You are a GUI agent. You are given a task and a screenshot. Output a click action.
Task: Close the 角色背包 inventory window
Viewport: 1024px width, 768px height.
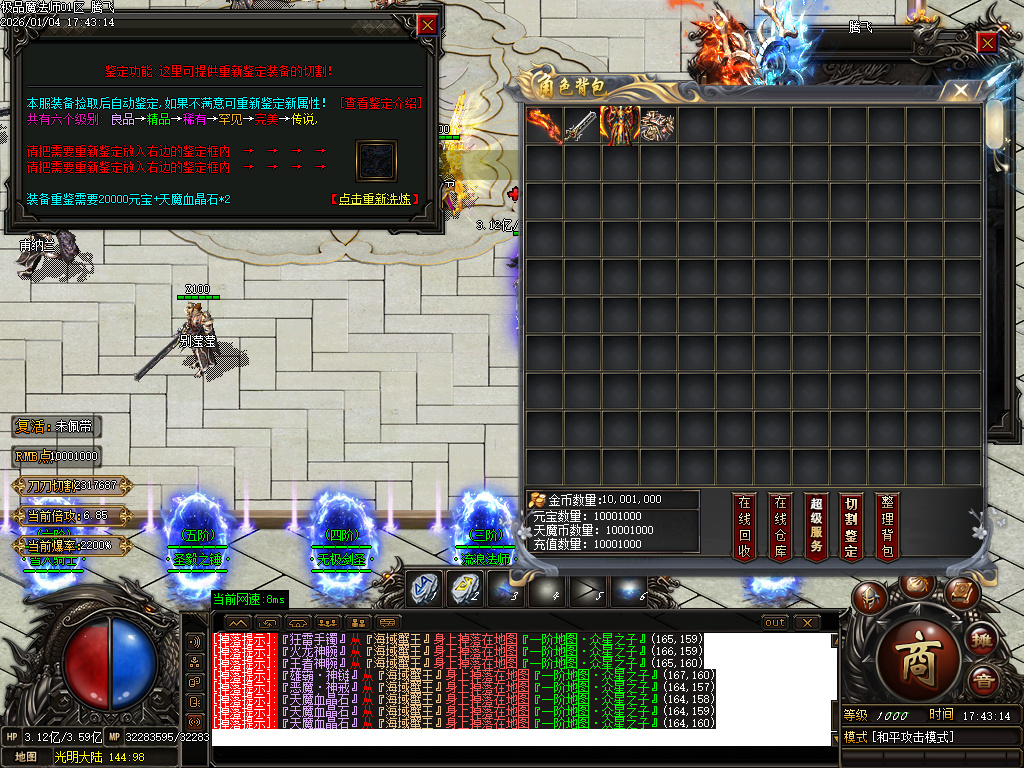(x=961, y=90)
